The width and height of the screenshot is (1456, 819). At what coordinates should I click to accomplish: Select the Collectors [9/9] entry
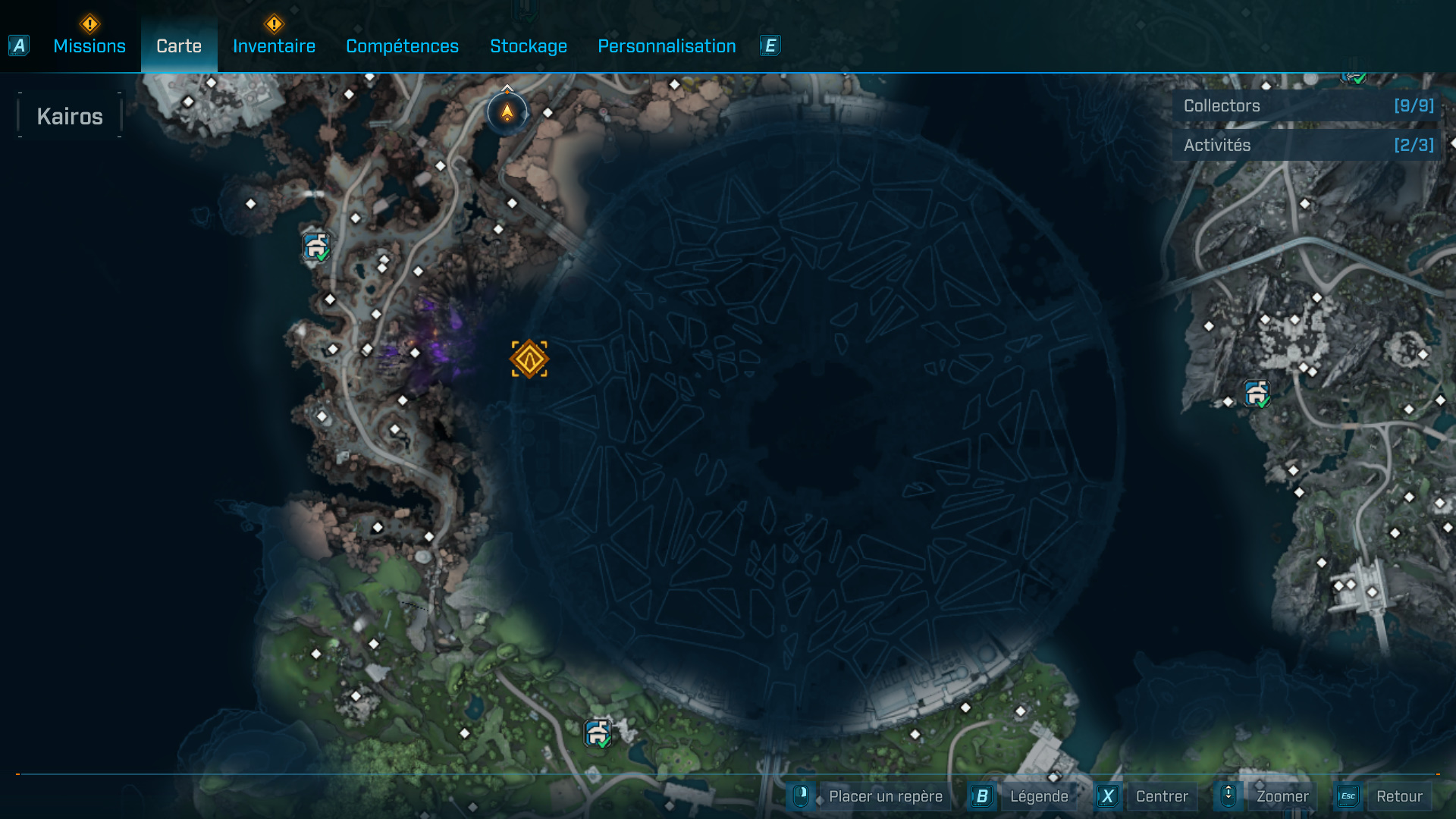point(1303,106)
